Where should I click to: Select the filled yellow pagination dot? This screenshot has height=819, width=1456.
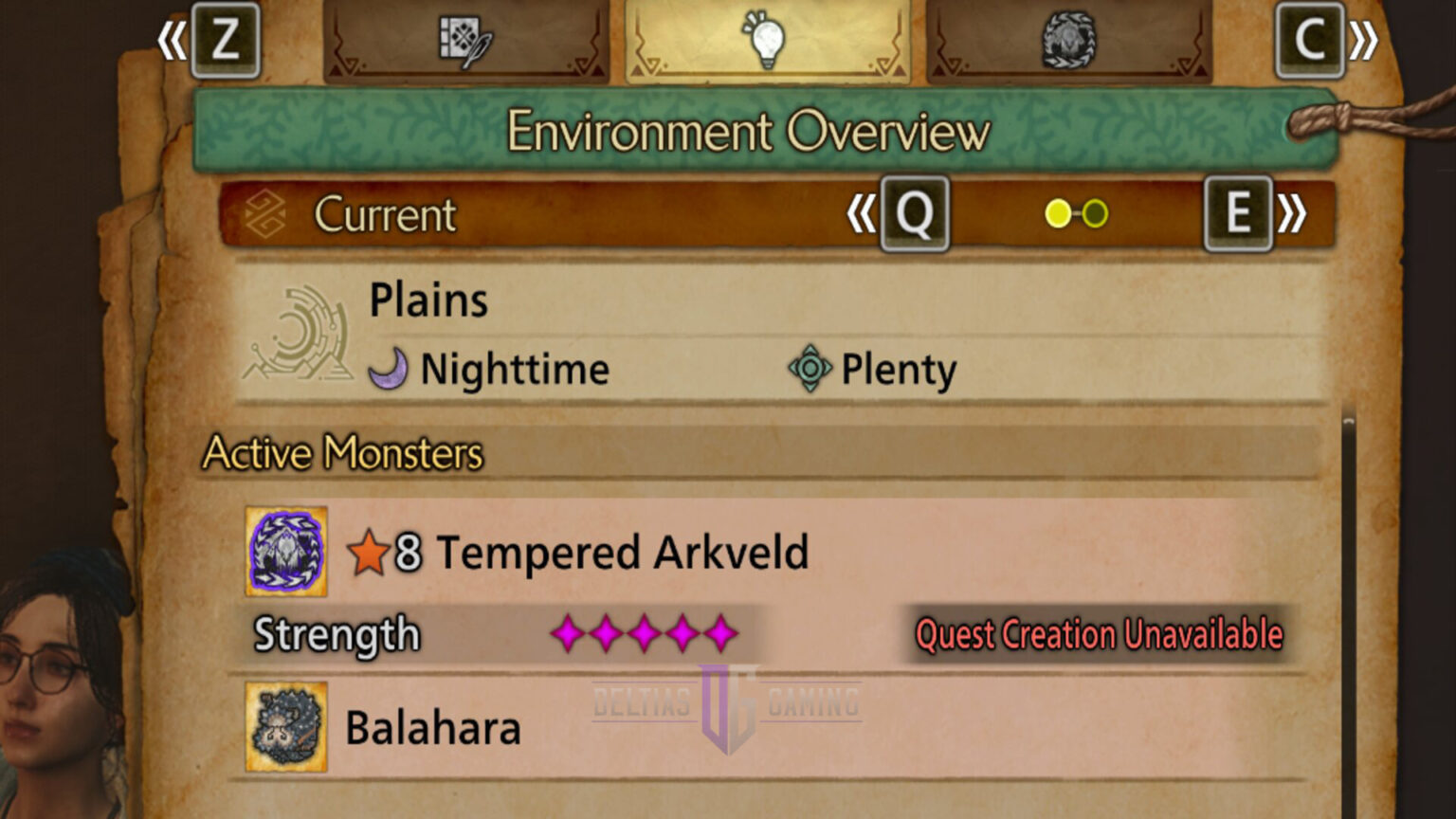[x=1060, y=214]
